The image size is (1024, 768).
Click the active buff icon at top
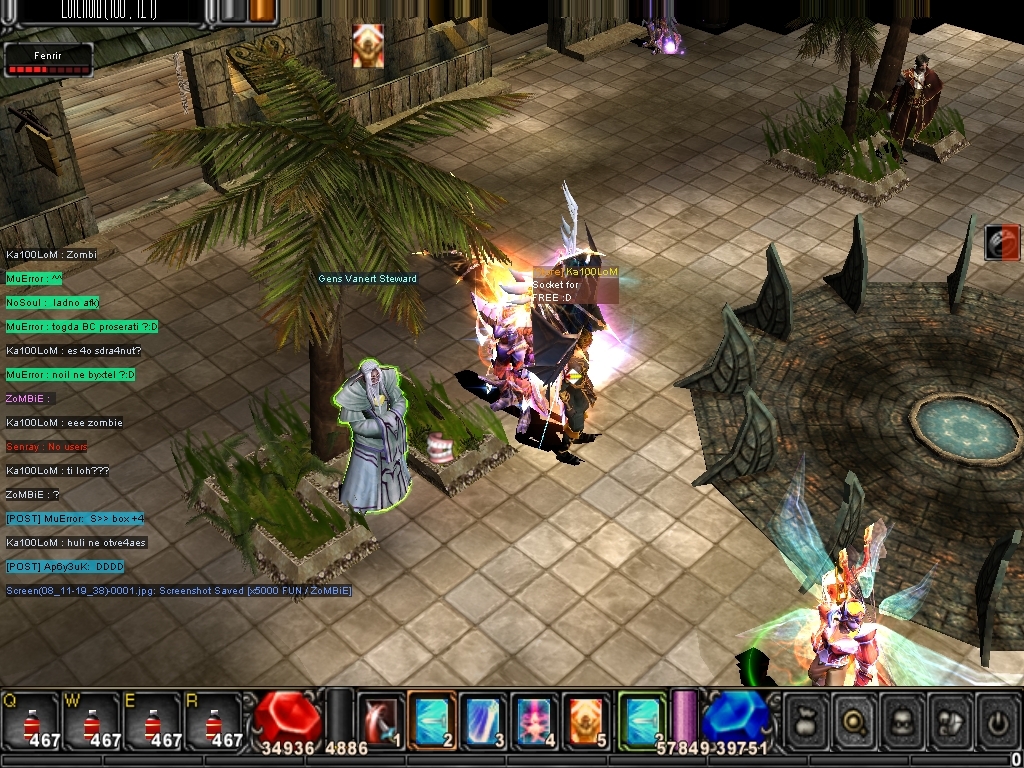pos(368,46)
